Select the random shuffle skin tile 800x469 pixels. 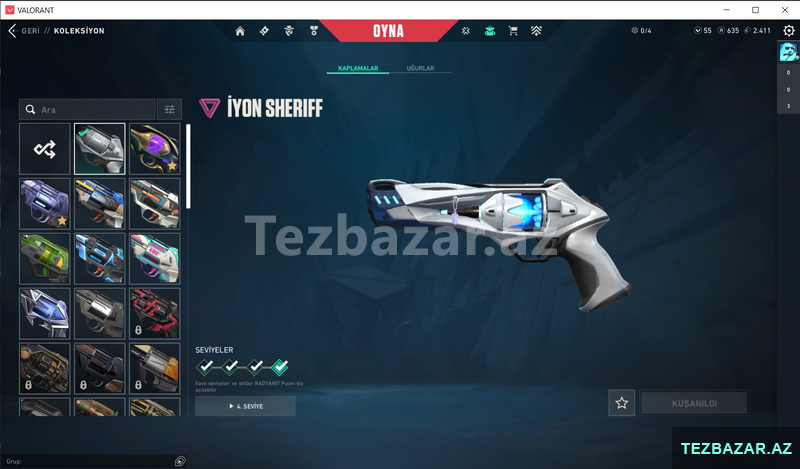point(45,148)
